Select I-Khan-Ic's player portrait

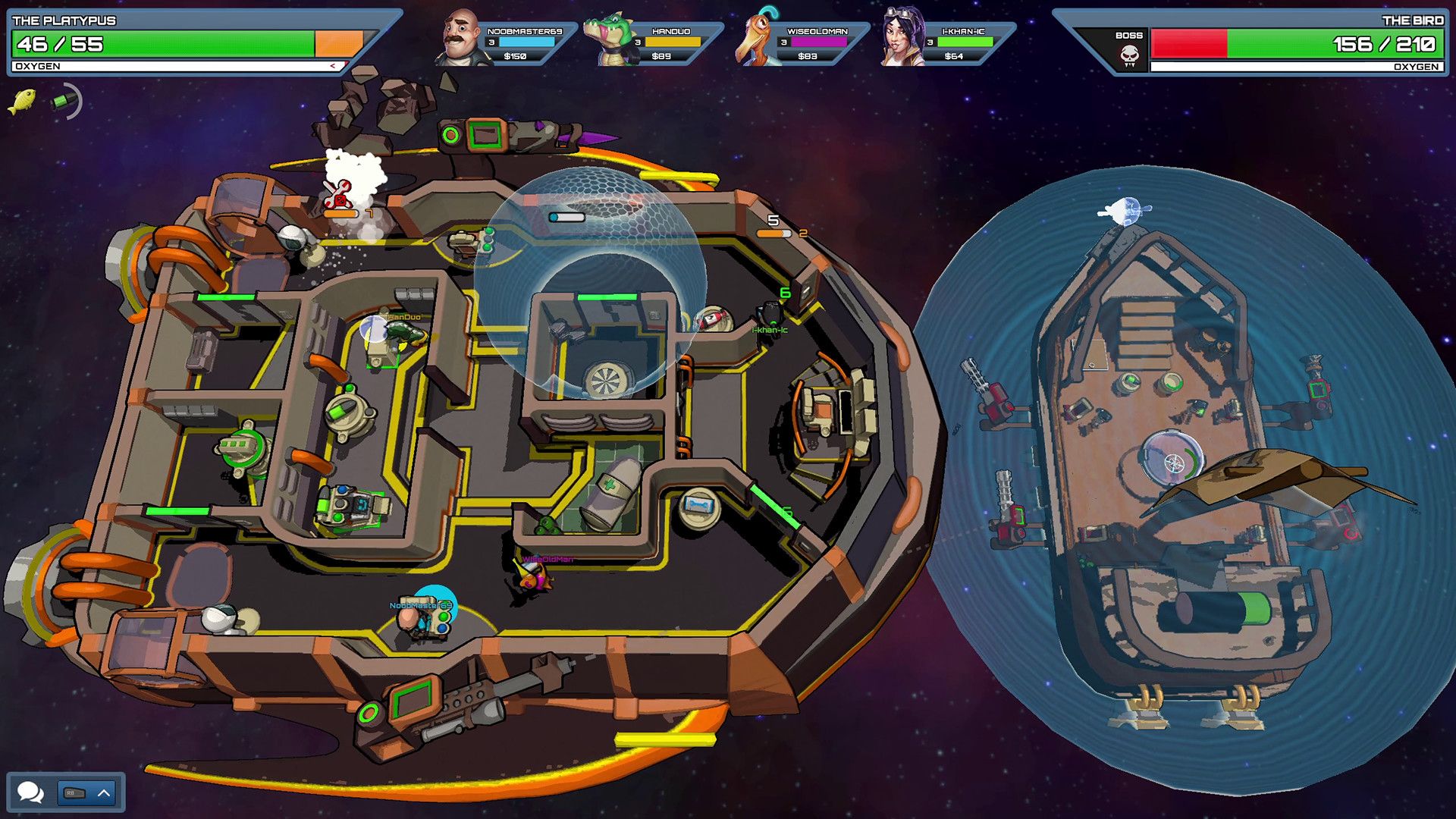902,38
